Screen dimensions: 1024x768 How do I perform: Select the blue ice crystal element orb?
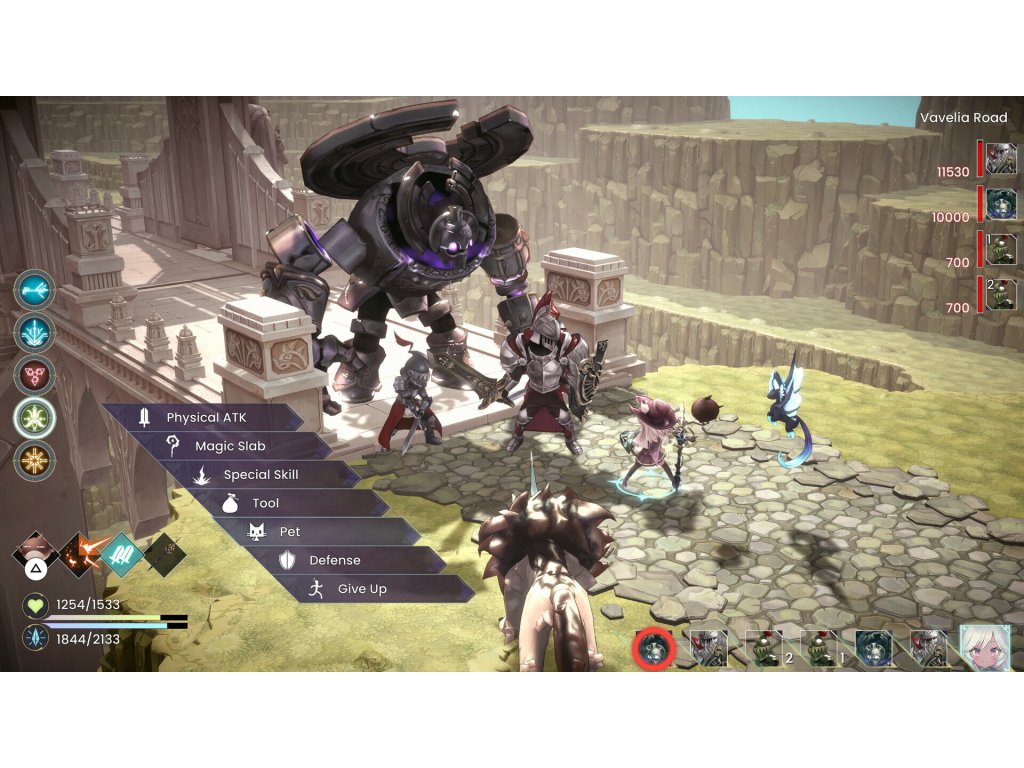(35, 332)
